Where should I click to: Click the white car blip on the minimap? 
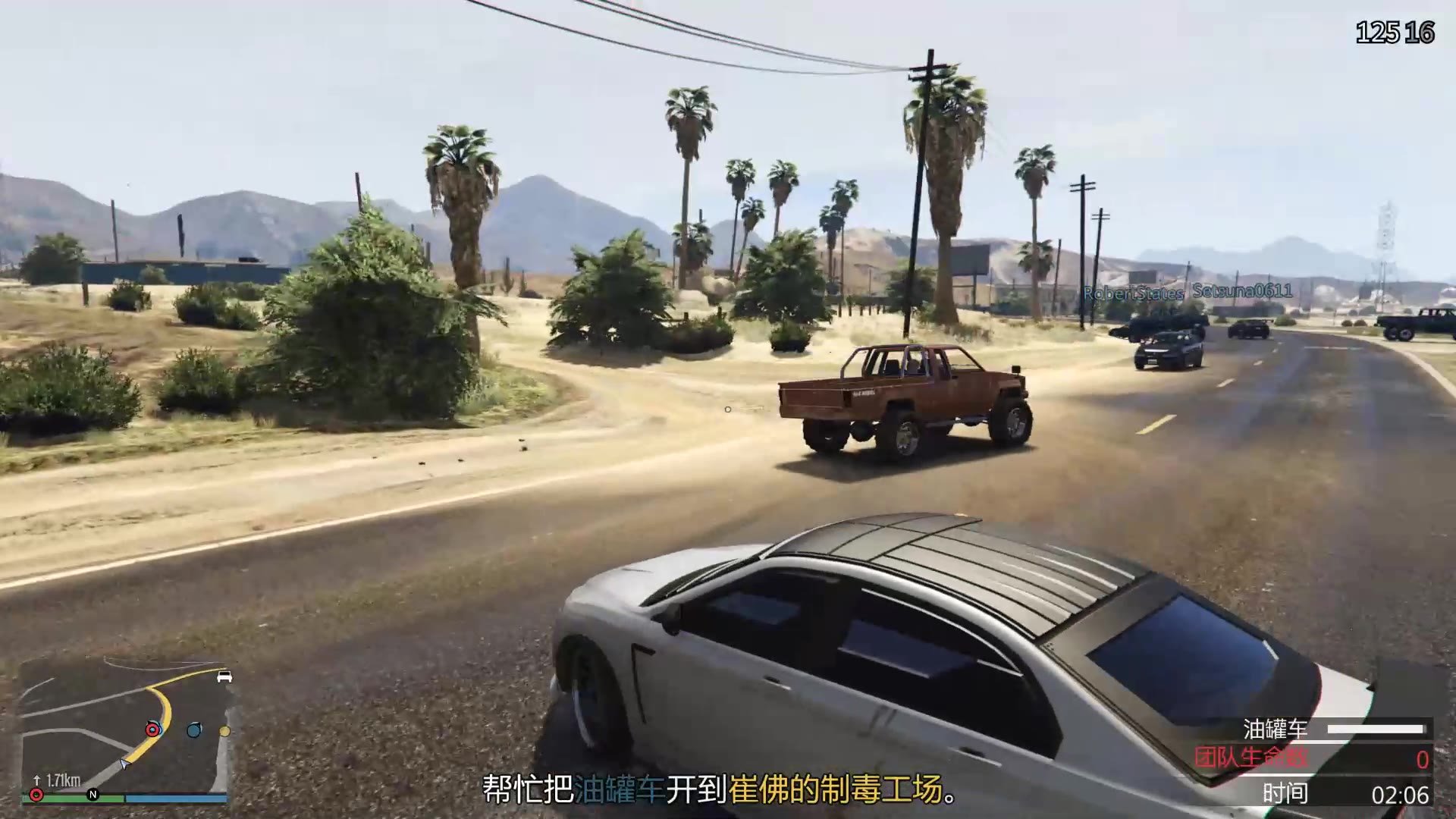tap(224, 677)
